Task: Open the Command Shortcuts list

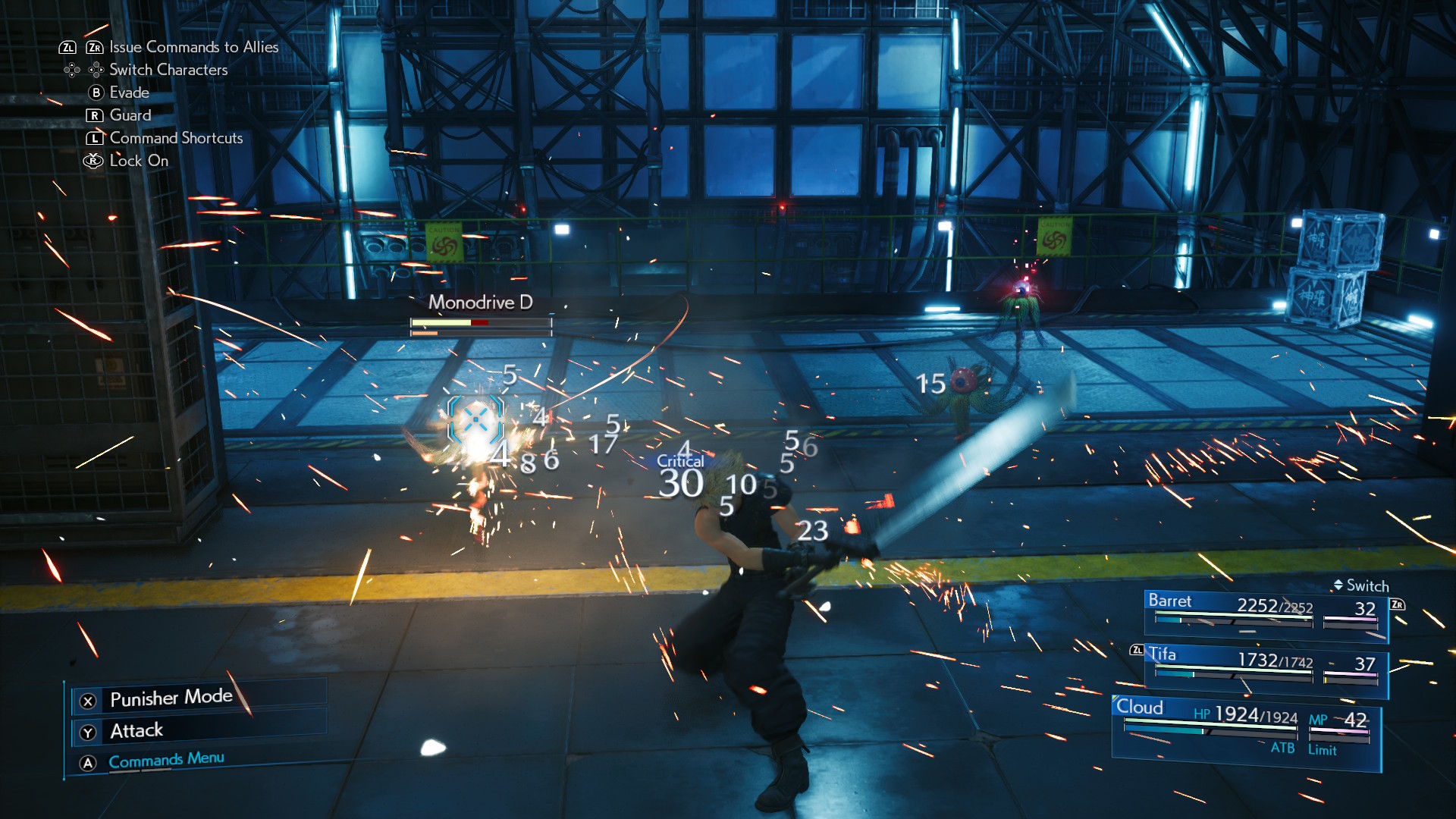Action: (x=175, y=138)
